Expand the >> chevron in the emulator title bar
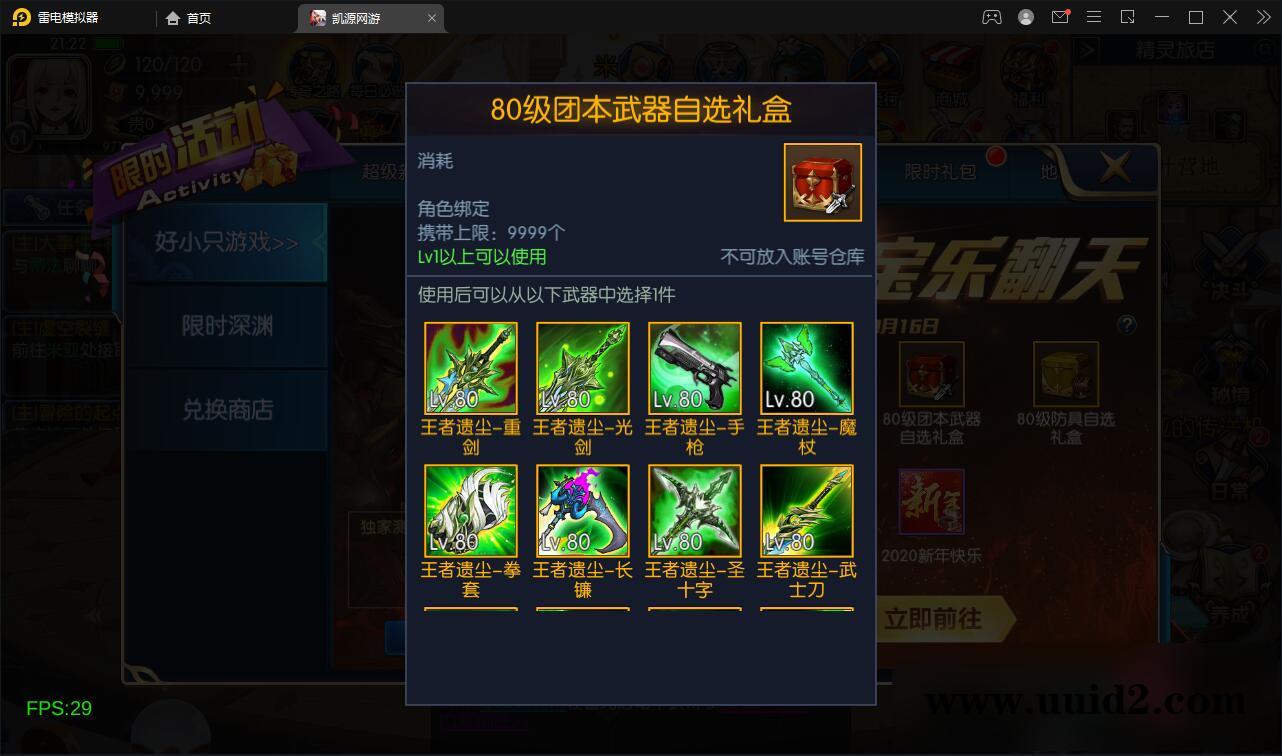The width and height of the screenshot is (1282, 756). 1262,17
